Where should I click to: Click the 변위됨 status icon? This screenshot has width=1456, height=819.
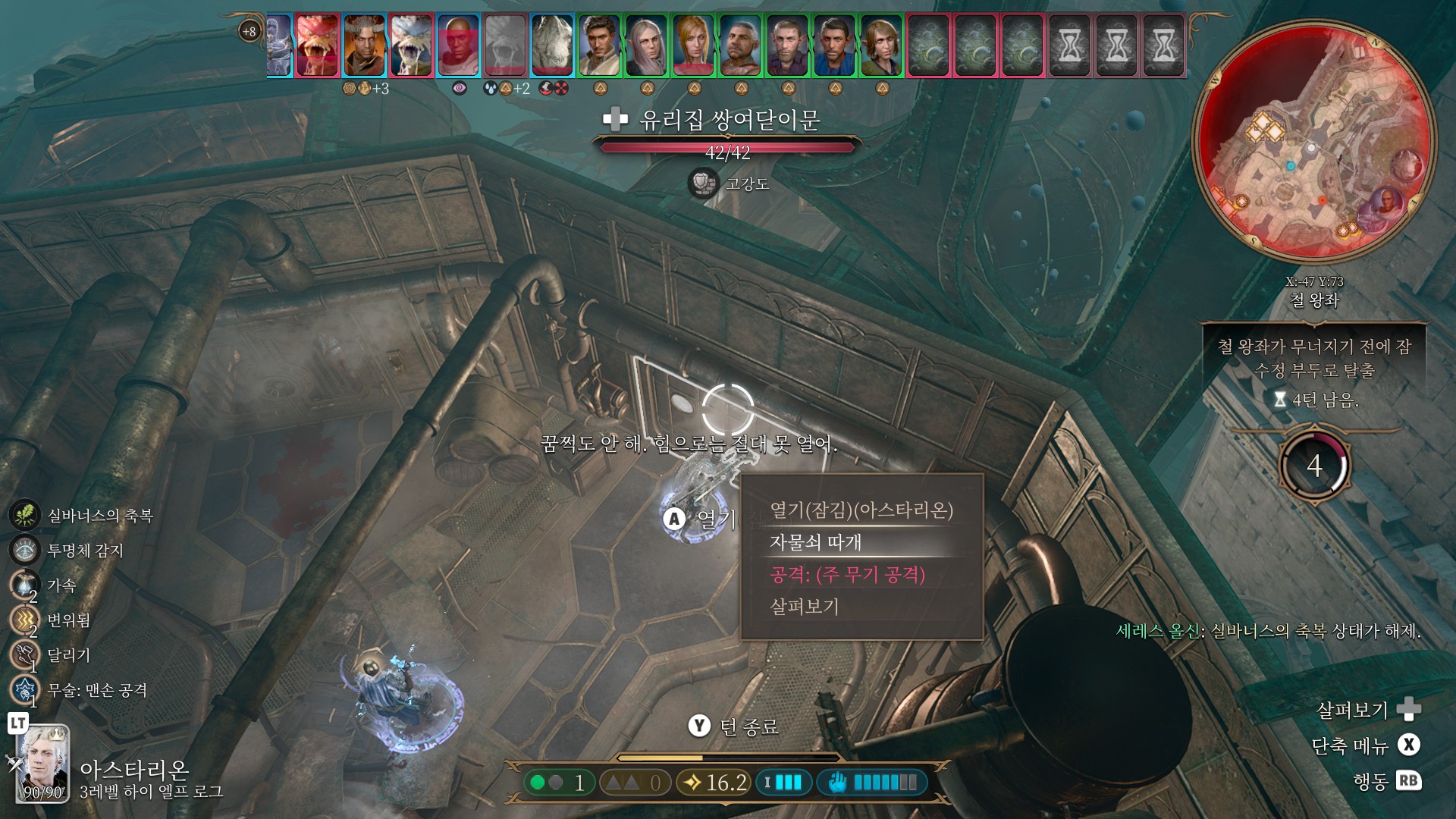24,620
